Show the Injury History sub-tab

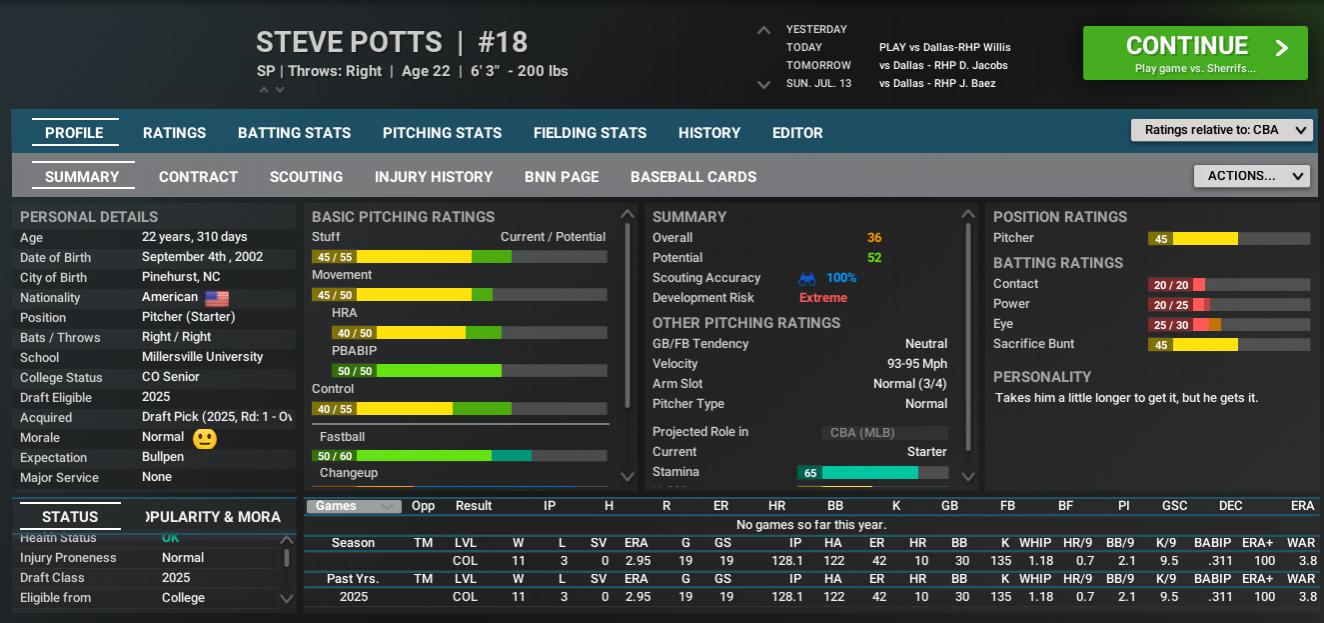point(433,177)
